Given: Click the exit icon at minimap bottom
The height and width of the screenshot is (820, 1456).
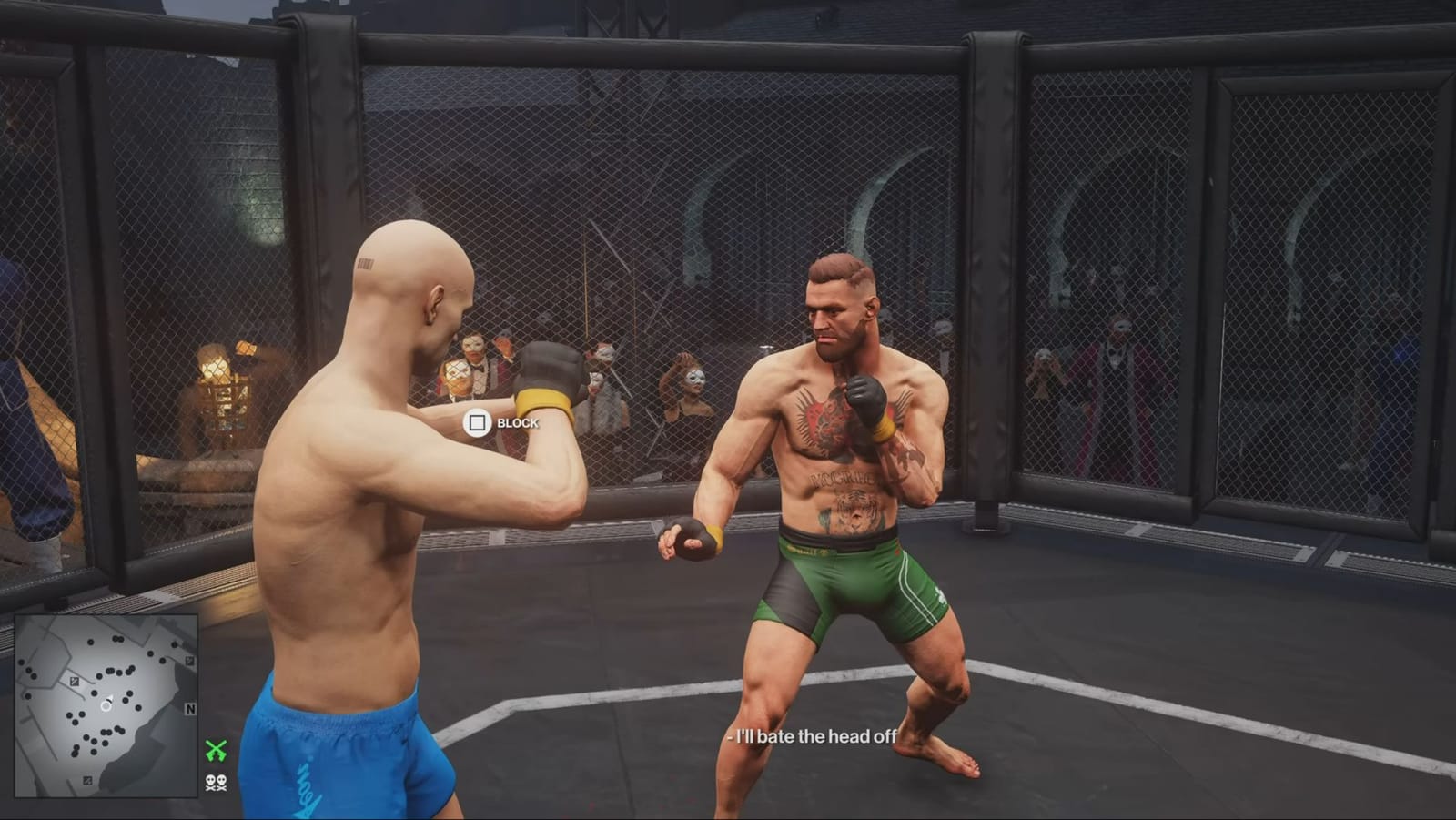Looking at the screenshot, I should (x=86, y=781).
